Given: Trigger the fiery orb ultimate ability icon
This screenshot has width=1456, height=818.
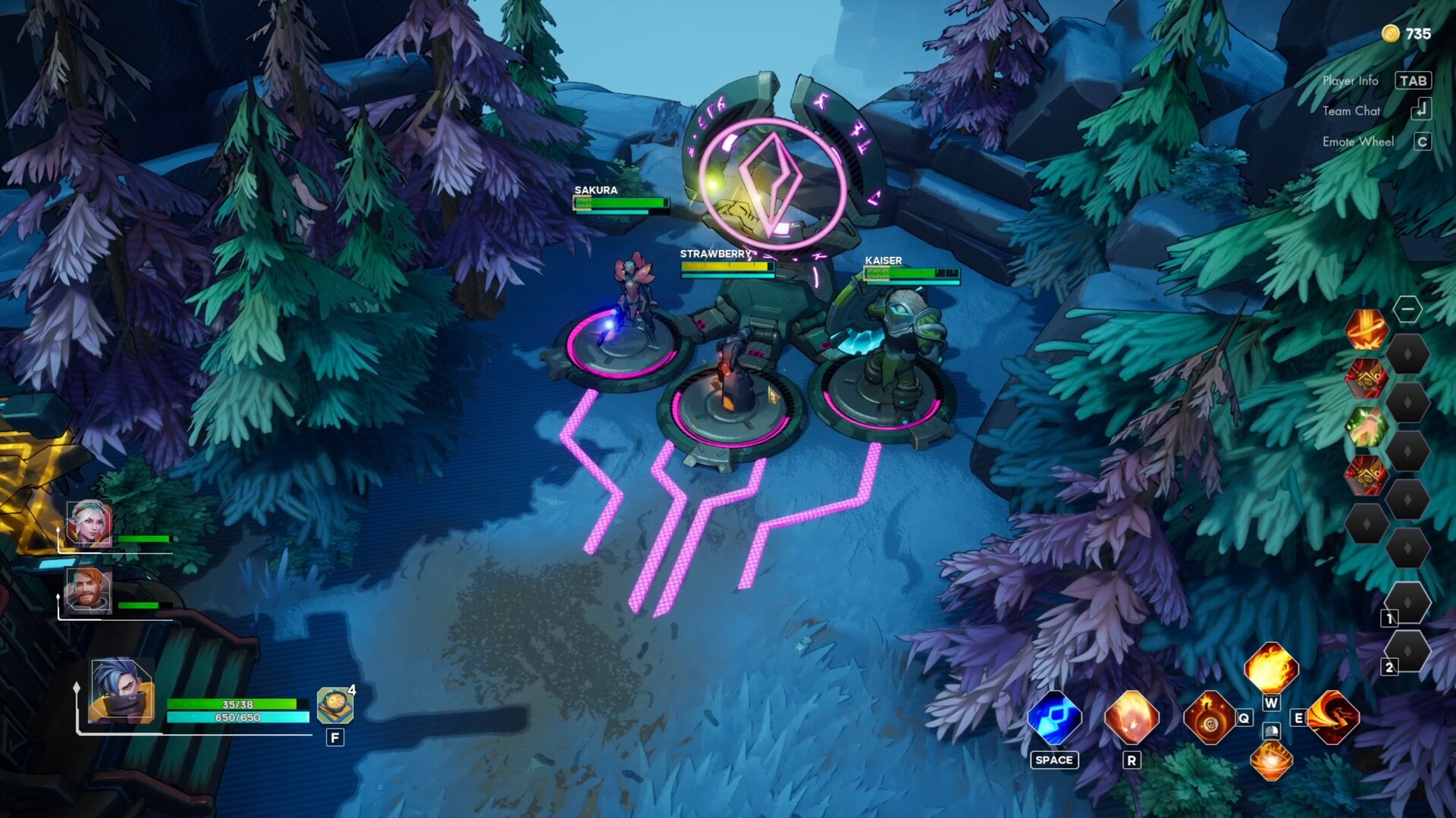Looking at the screenshot, I should 1131,717.
